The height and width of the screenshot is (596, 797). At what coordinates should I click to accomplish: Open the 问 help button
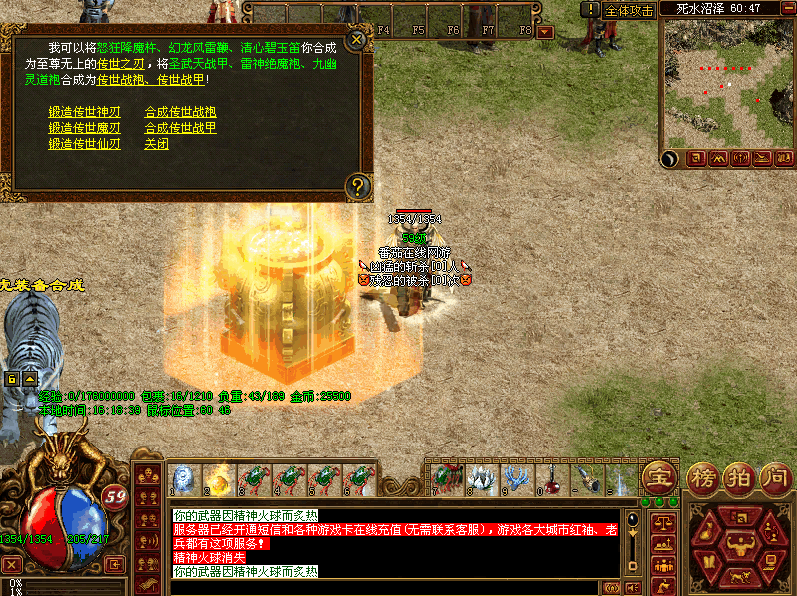pos(774,476)
